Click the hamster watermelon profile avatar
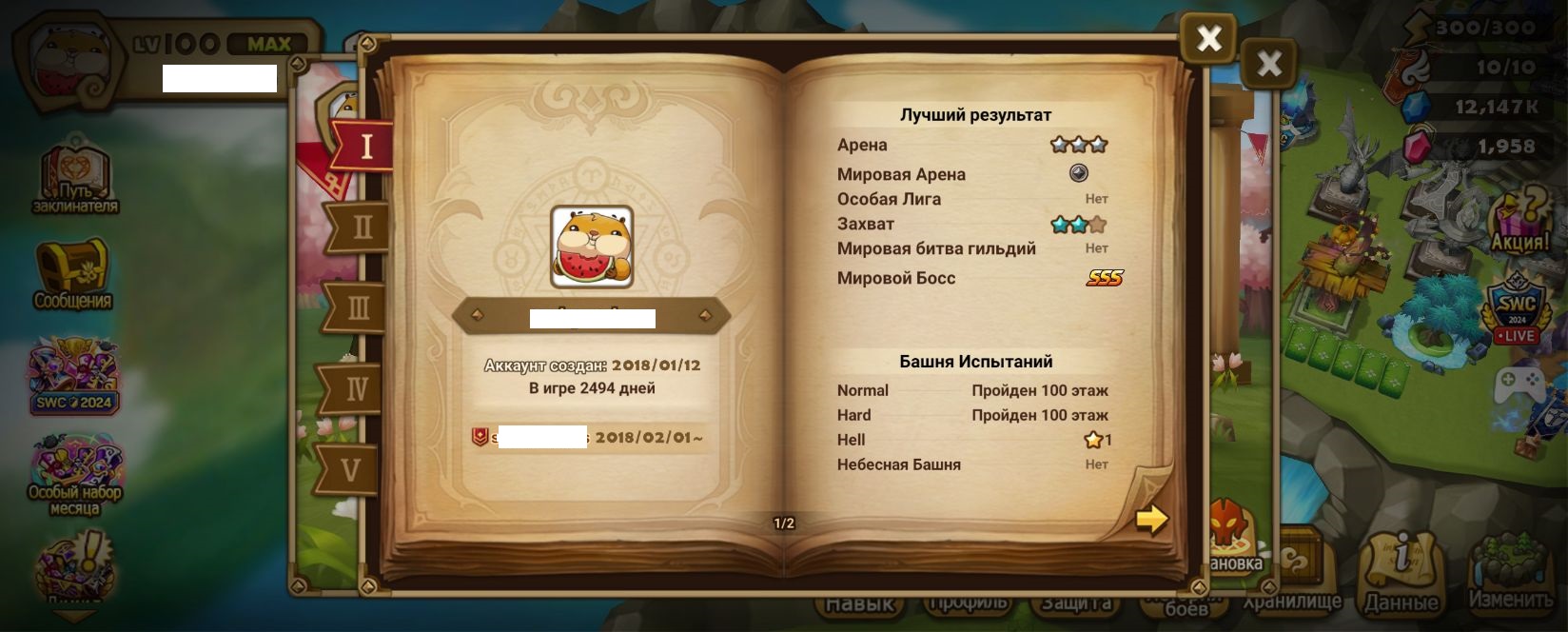Viewport: 1568px width, 632px height. tap(592, 247)
